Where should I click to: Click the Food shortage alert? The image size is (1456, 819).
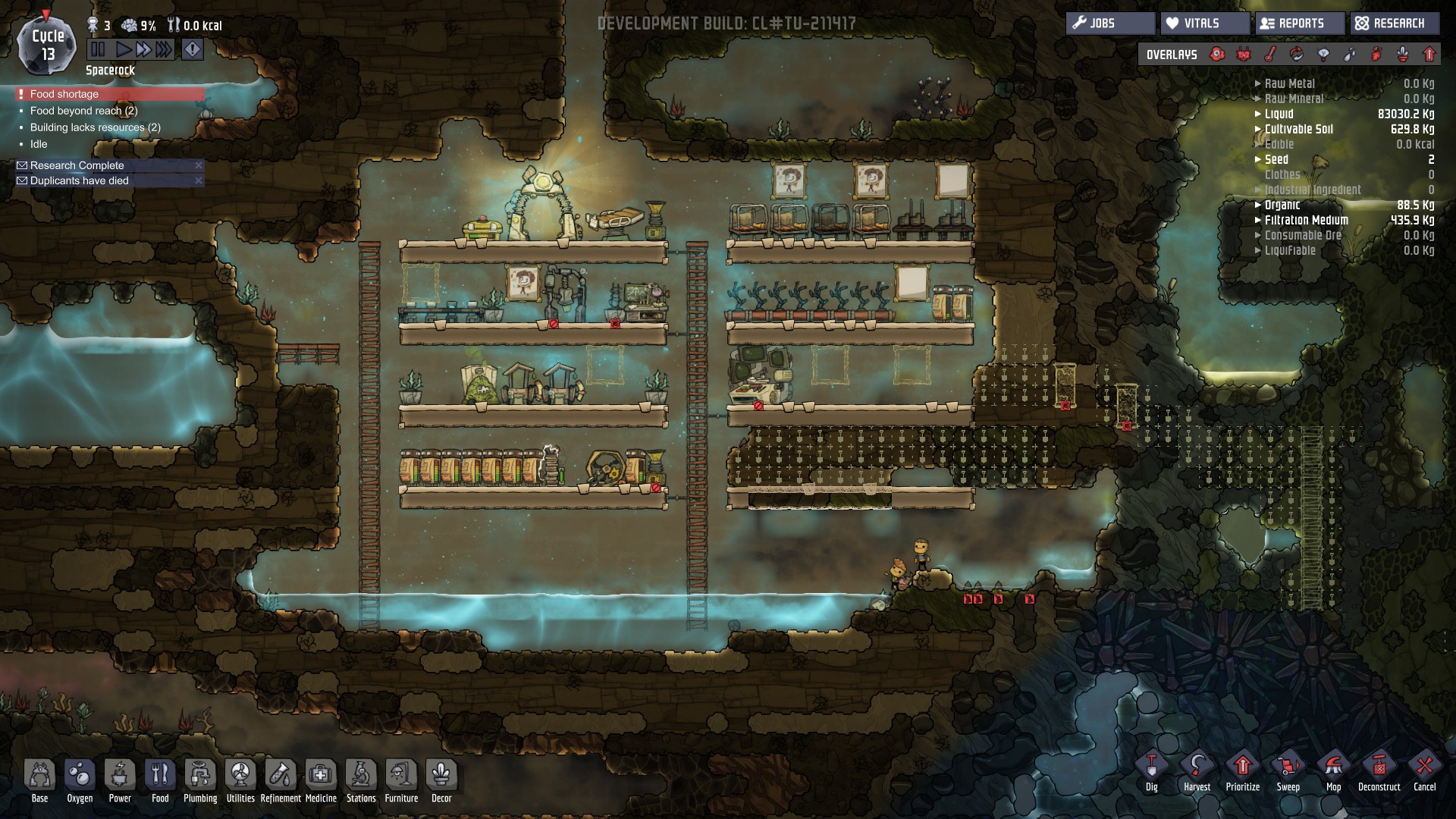tap(64, 94)
